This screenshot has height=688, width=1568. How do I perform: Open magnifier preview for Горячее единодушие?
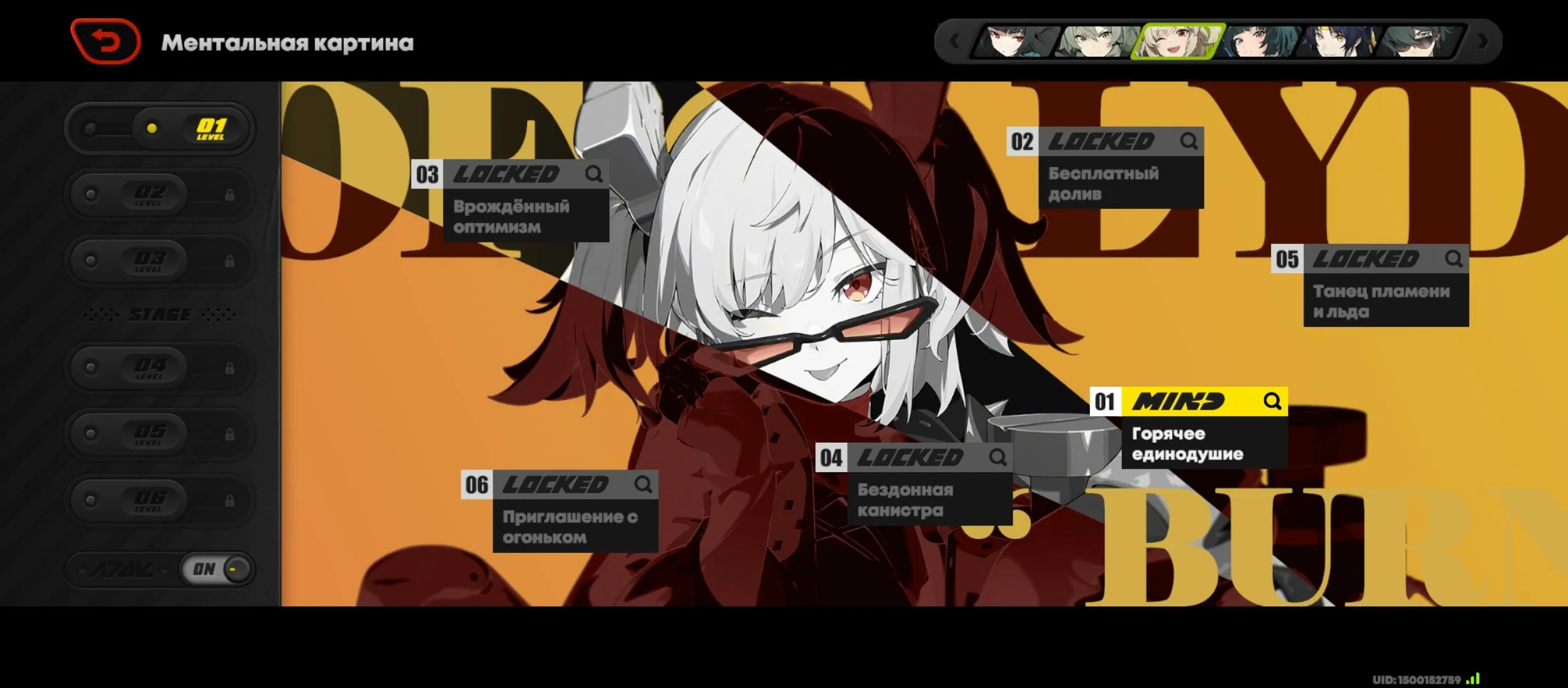point(1272,402)
